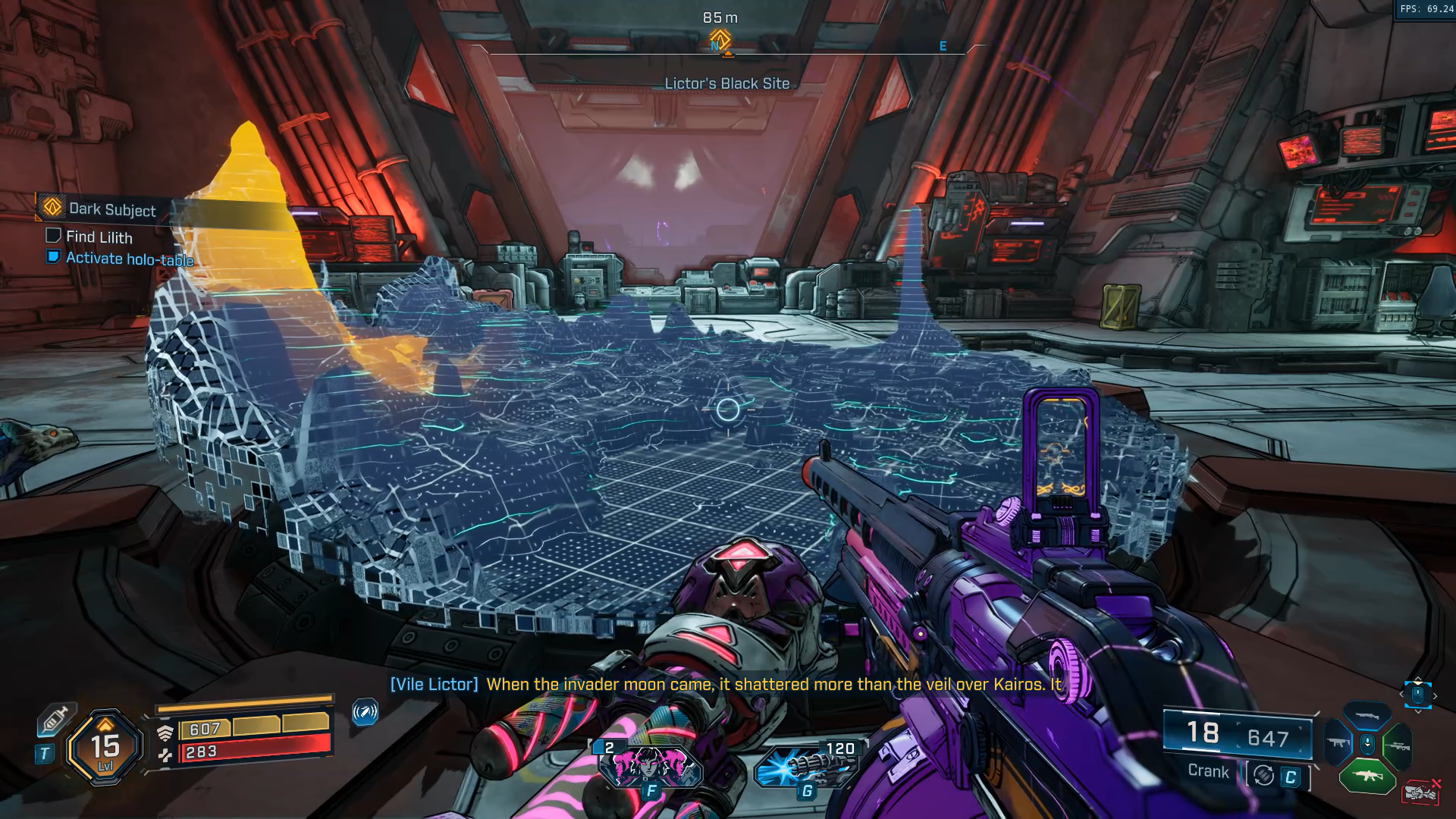Use the repair kit syringe icon
The height and width of the screenshot is (819, 1456).
point(55,718)
